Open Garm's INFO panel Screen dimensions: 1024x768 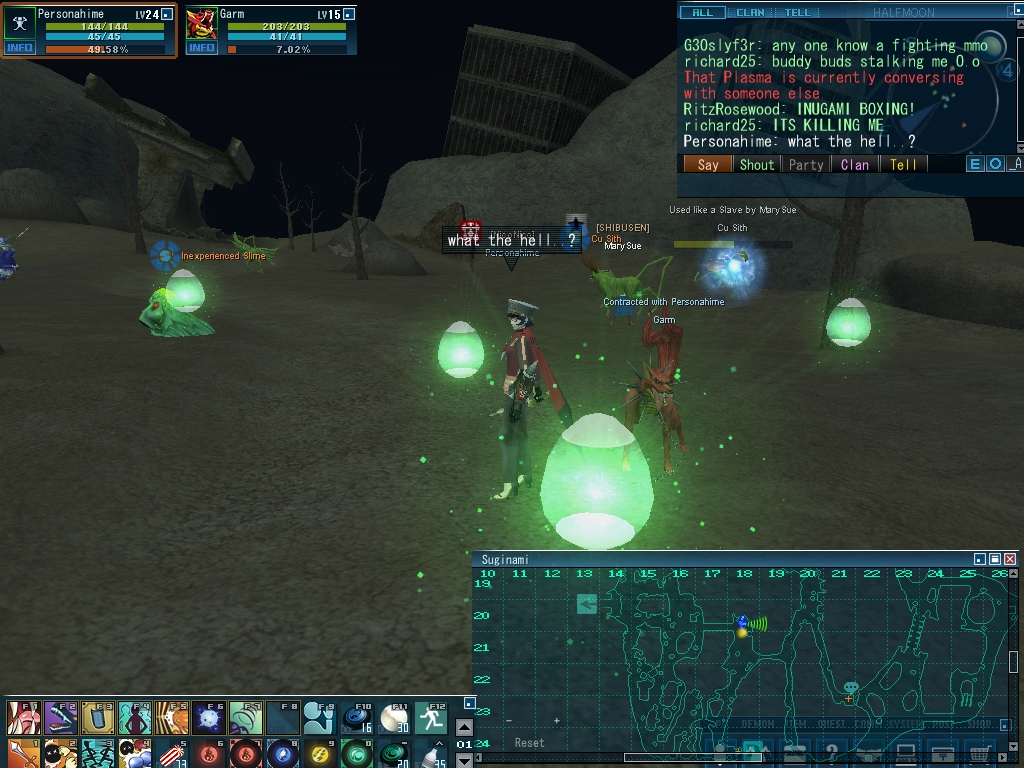(202, 48)
